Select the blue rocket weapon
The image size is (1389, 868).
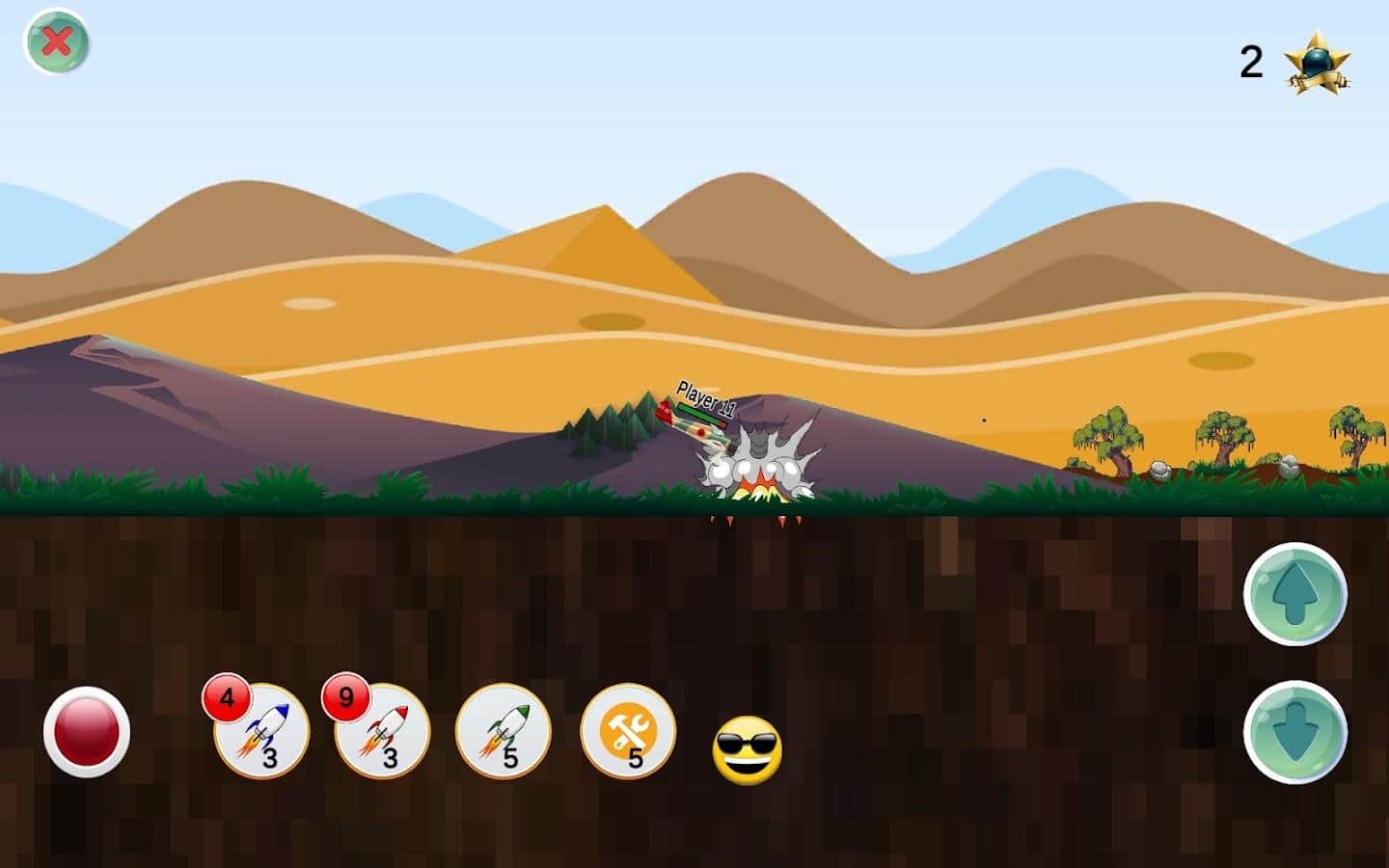pyautogui.click(x=261, y=732)
